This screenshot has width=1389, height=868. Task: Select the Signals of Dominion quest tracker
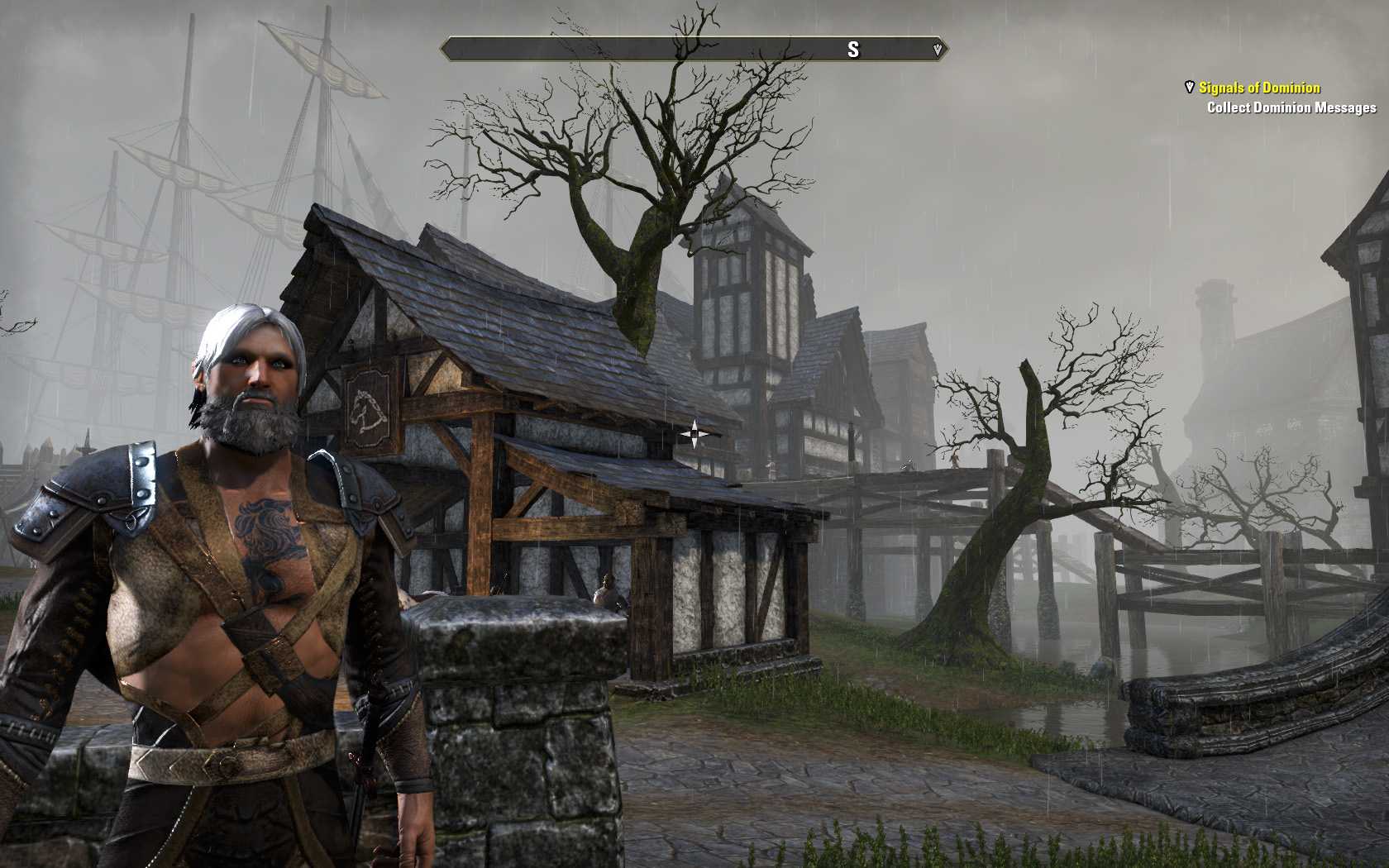pos(1259,88)
